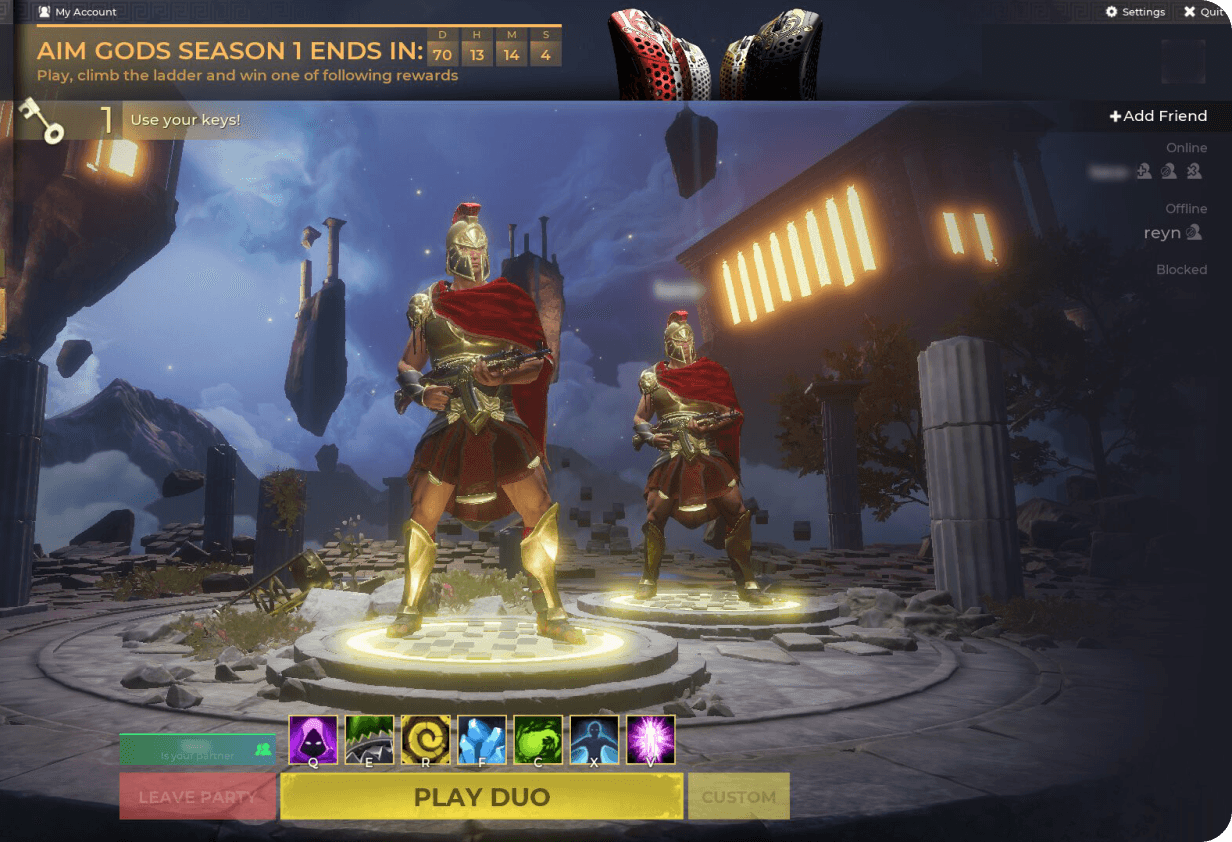The width and height of the screenshot is (1232, 842).
Task: Click Add Friend in the friends panel
Action: tap(1158, 116)
